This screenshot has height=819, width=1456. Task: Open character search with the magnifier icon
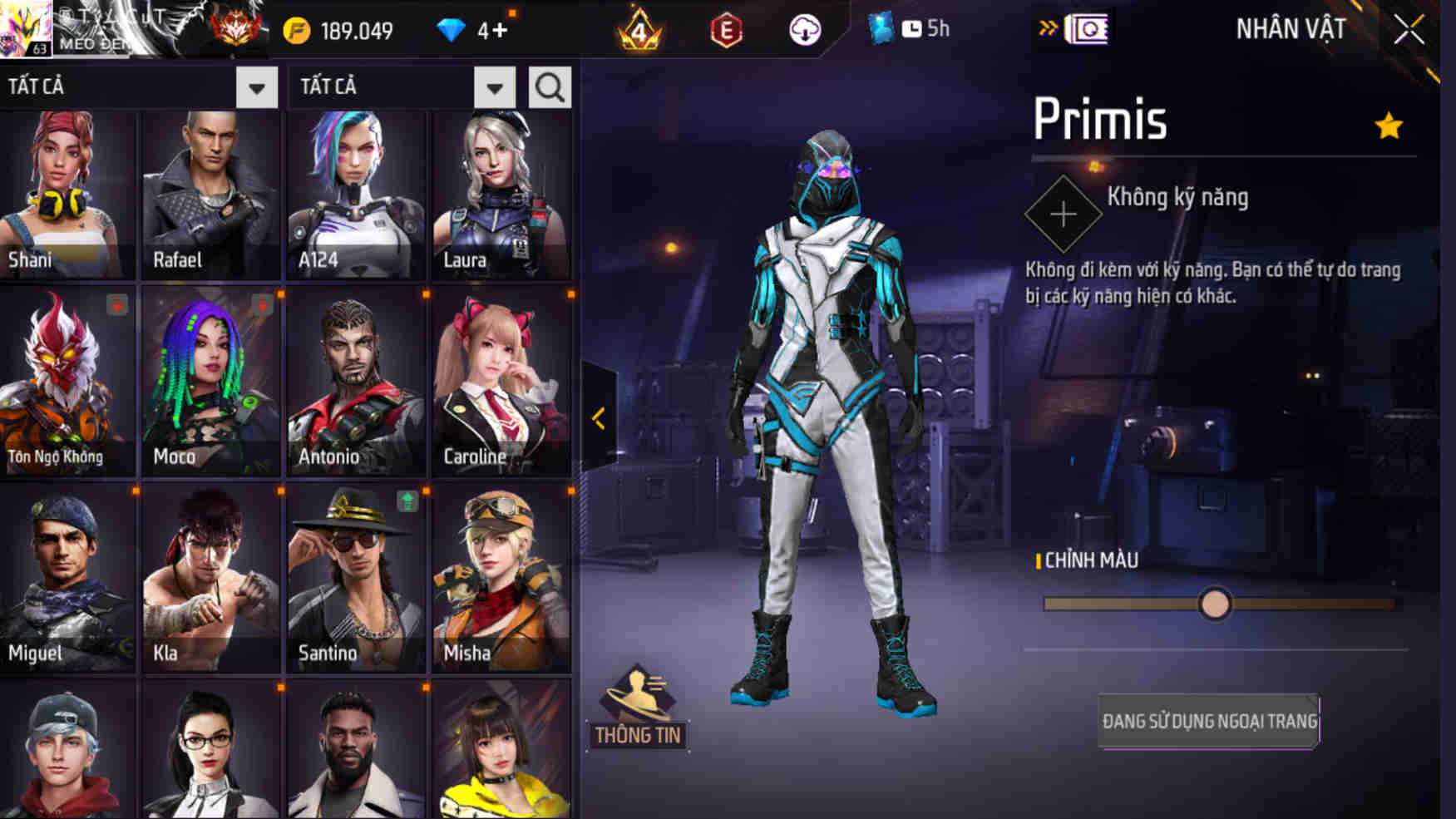tap(548, 86)
